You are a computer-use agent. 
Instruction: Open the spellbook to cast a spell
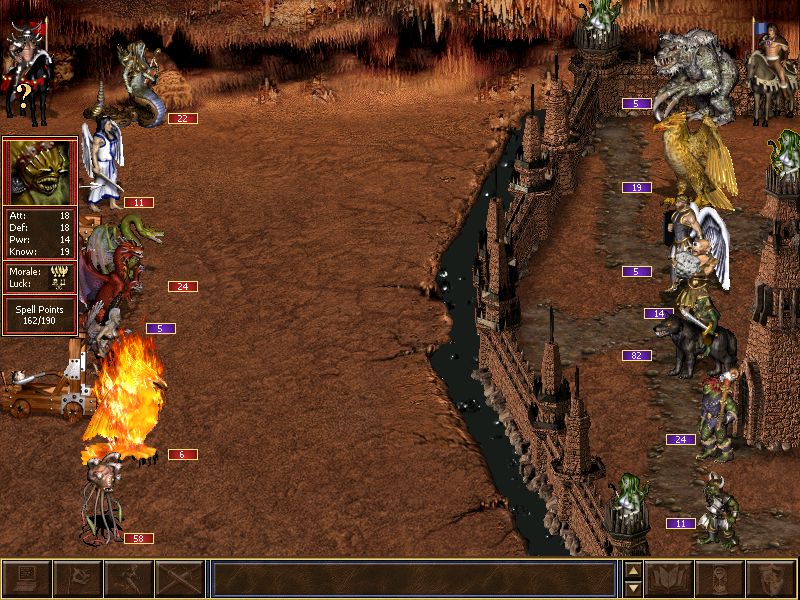point(670,579)
